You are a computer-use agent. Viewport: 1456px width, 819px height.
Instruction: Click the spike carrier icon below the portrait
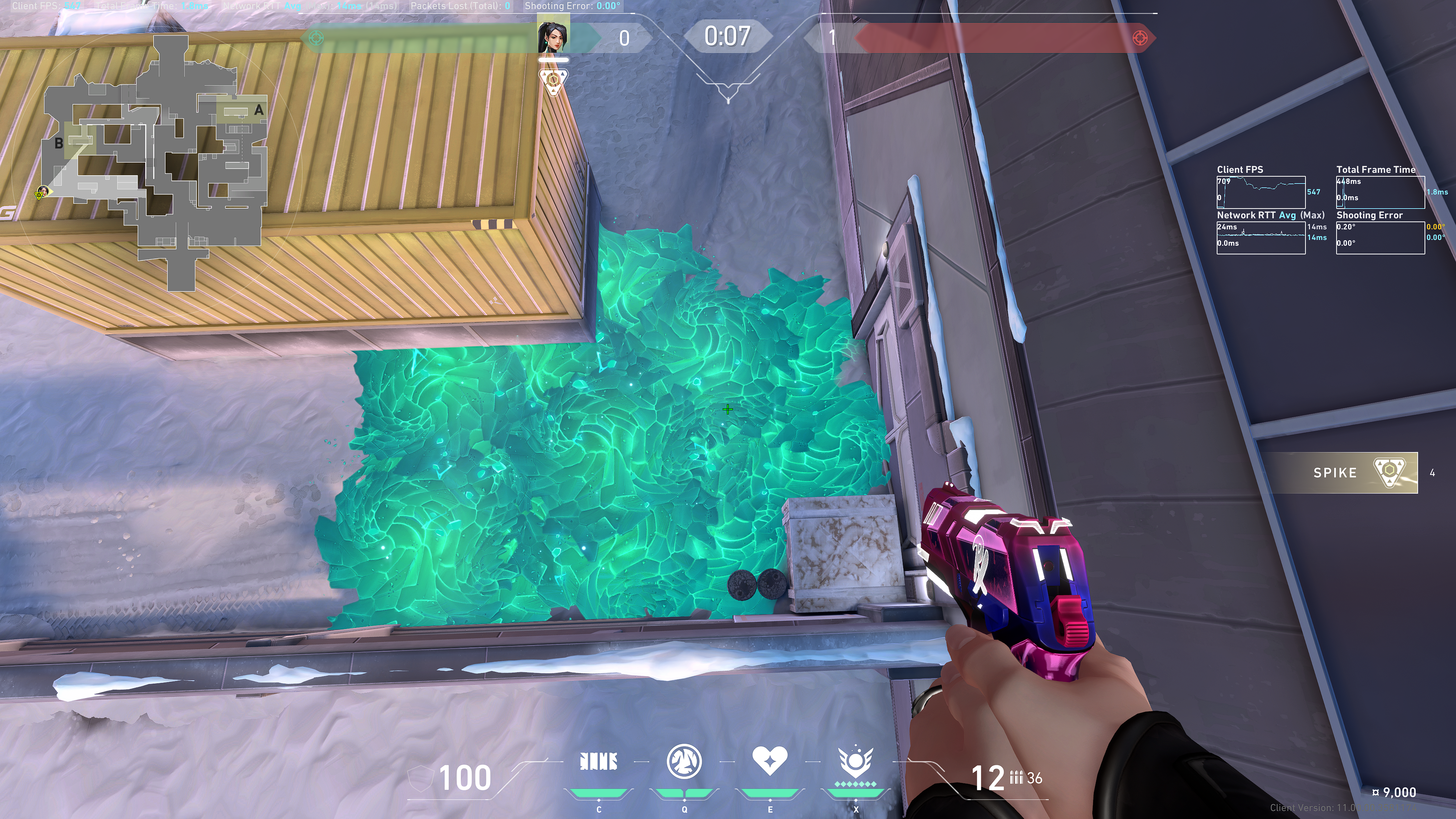pos(553,82)
